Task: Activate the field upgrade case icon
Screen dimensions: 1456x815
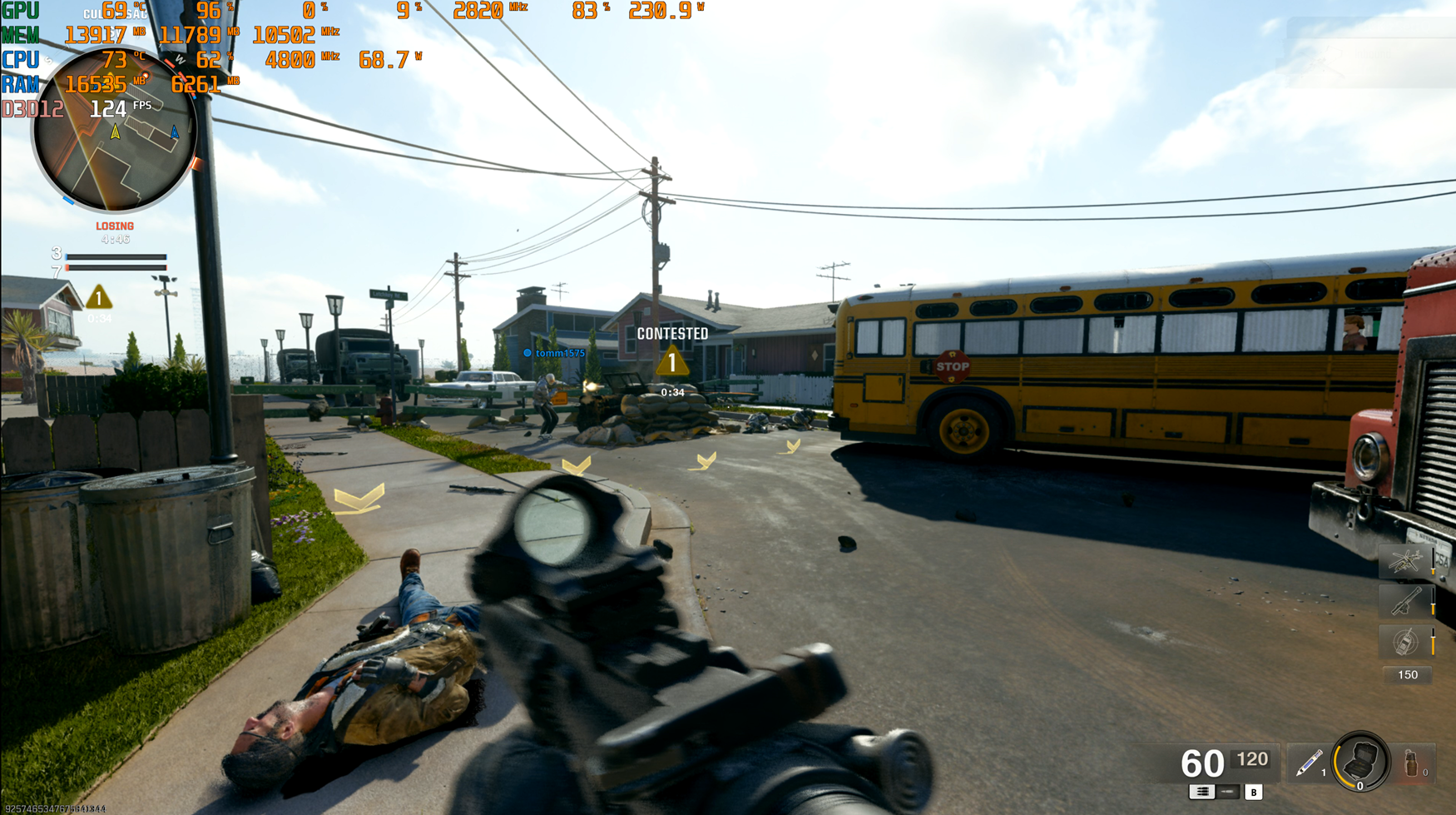Action: click(x=1360, y=761)
